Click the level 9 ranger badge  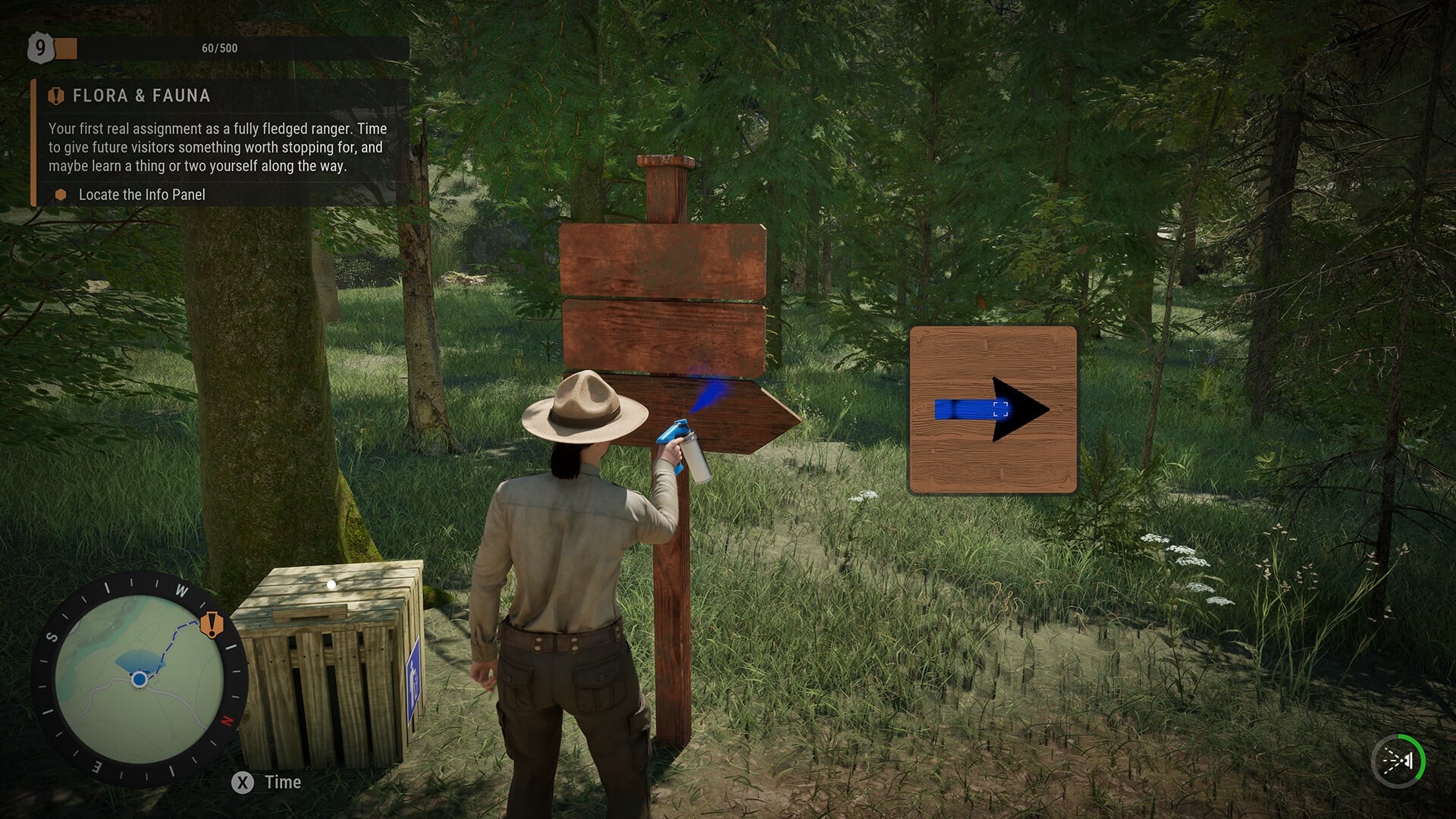39,48
